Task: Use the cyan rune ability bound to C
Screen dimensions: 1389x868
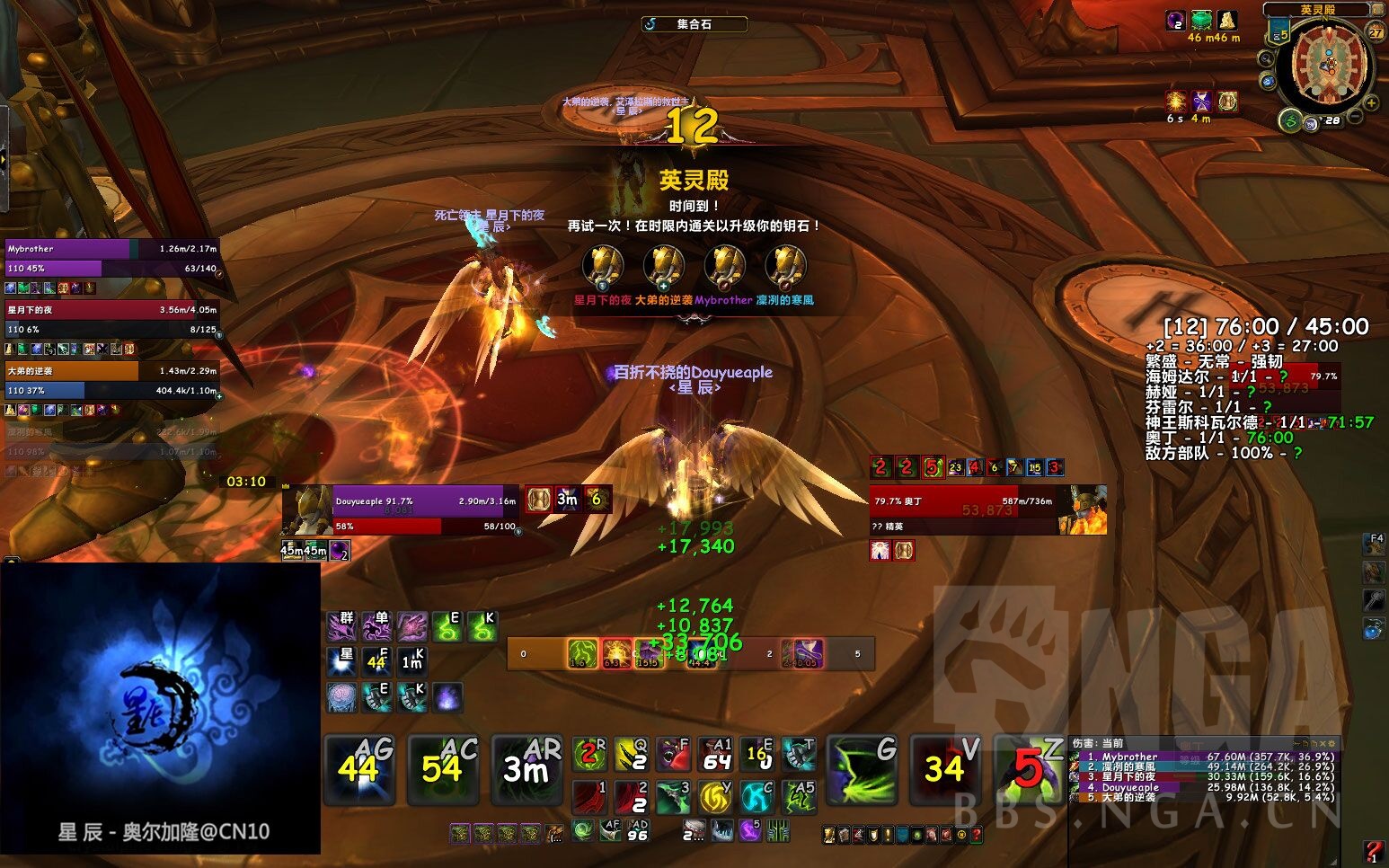Action: coord(756,797)
